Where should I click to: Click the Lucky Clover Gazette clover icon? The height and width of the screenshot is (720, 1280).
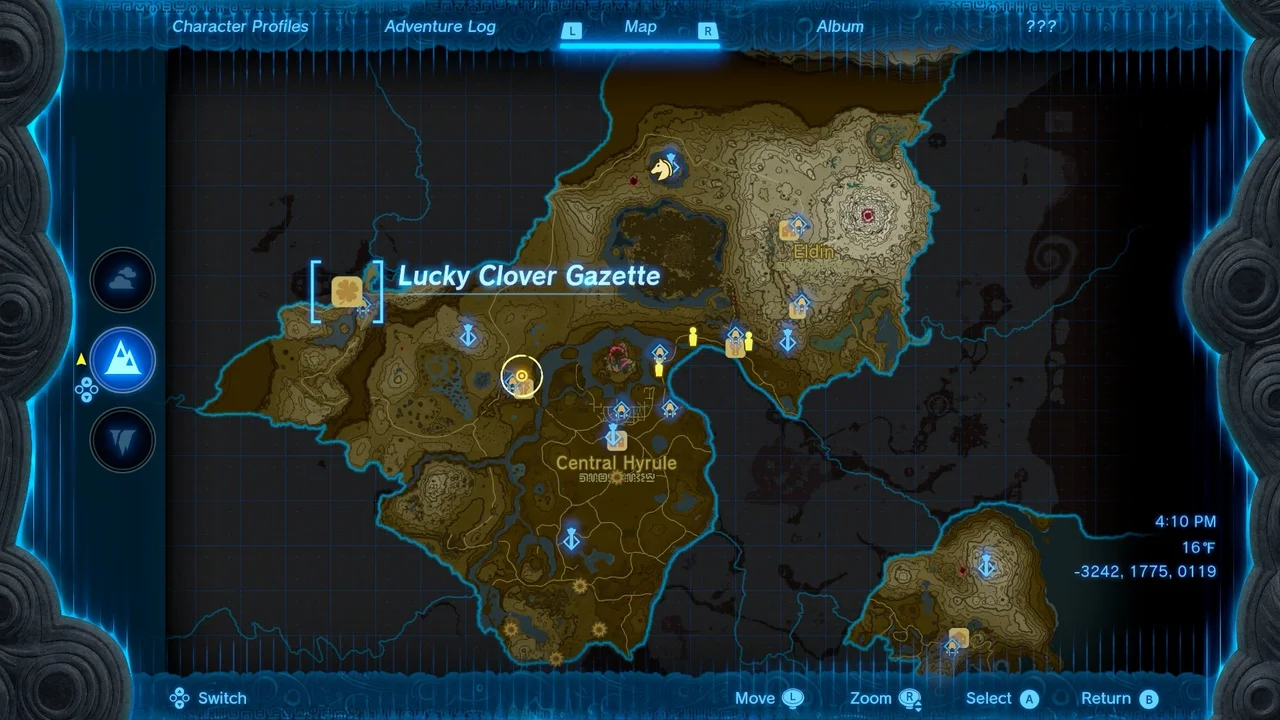click(x=349, y=291)
